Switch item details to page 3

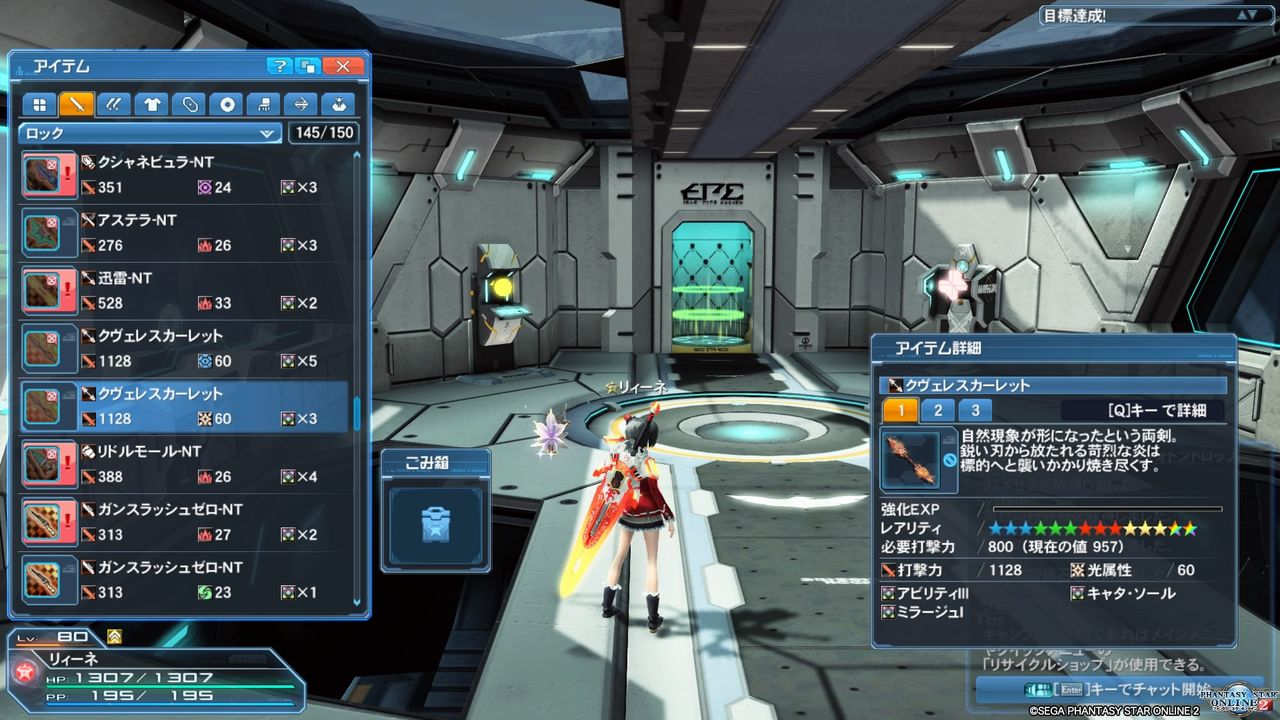point(975,410)
